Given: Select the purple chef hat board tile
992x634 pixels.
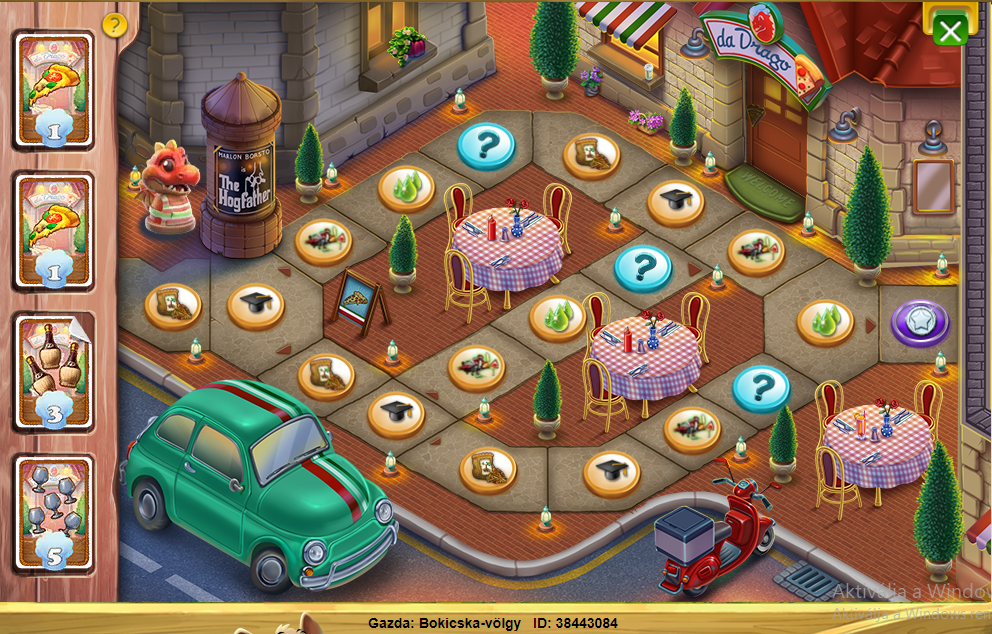Looking at the screenshot, I should coord(920,324).
